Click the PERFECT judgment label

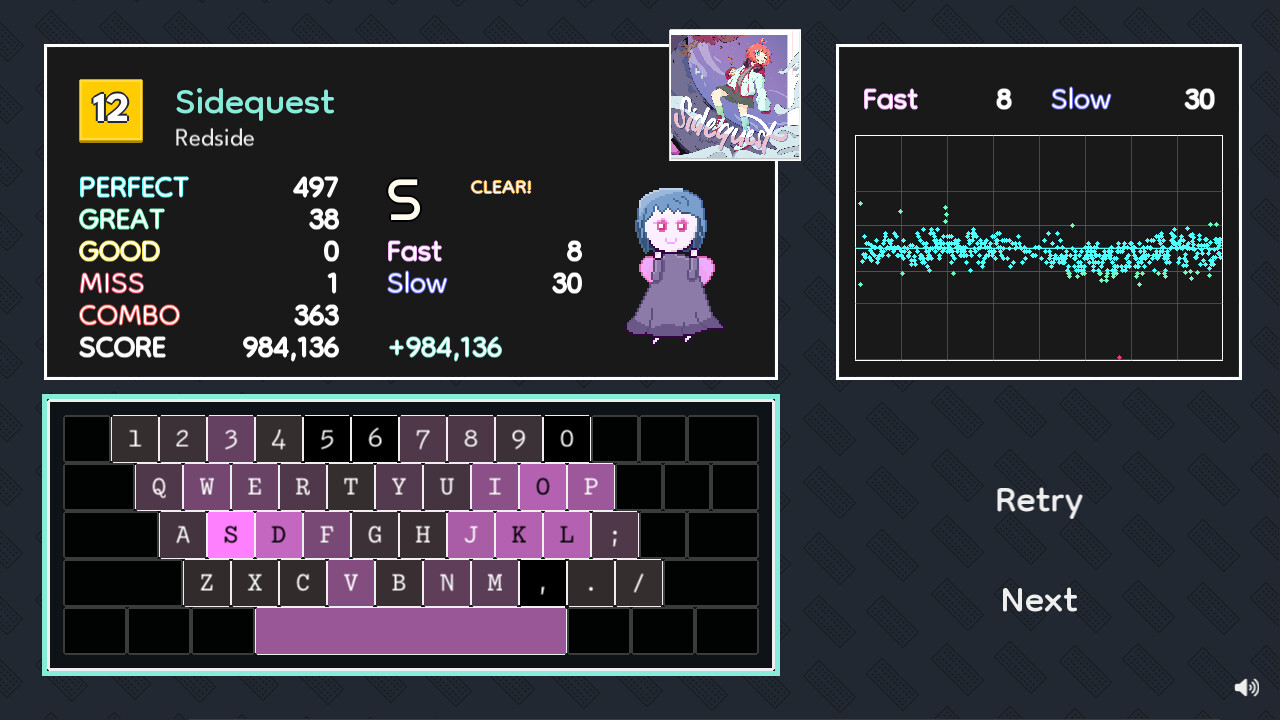coord(133,187)
